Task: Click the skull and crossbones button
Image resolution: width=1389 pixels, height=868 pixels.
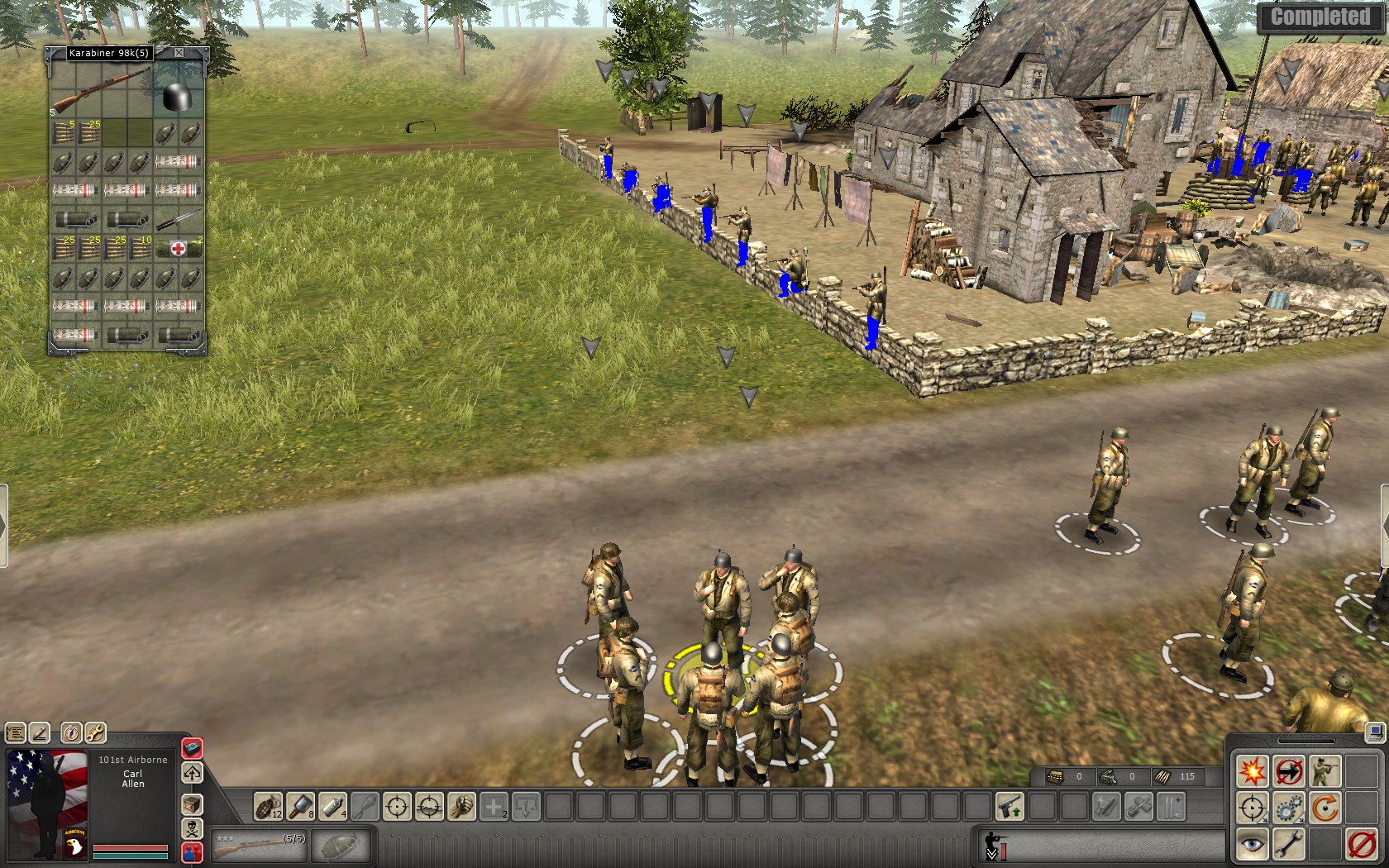Action: pyautogui.click(x=192, y=828)
